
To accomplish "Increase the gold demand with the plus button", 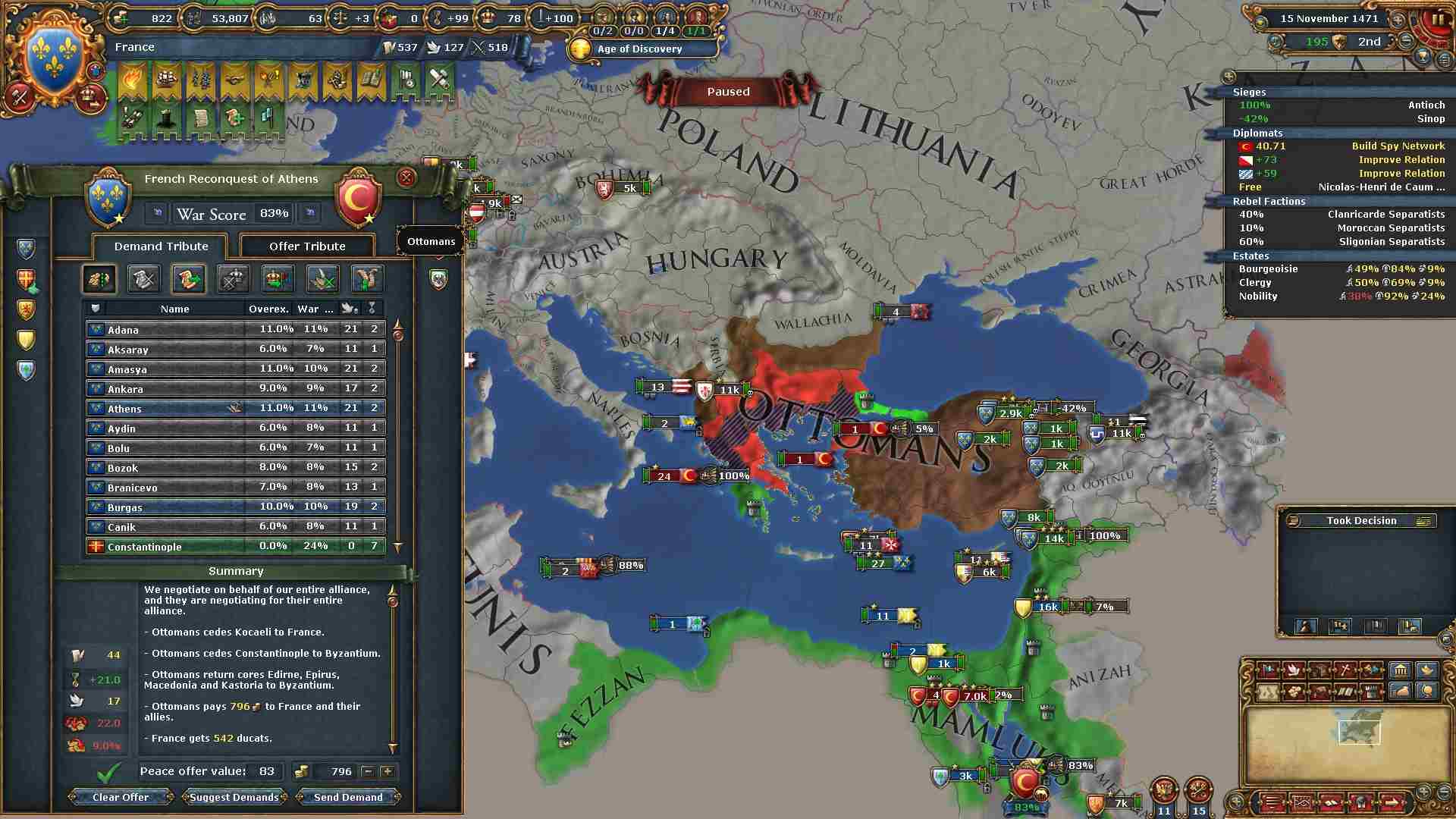I will point(388,771).
